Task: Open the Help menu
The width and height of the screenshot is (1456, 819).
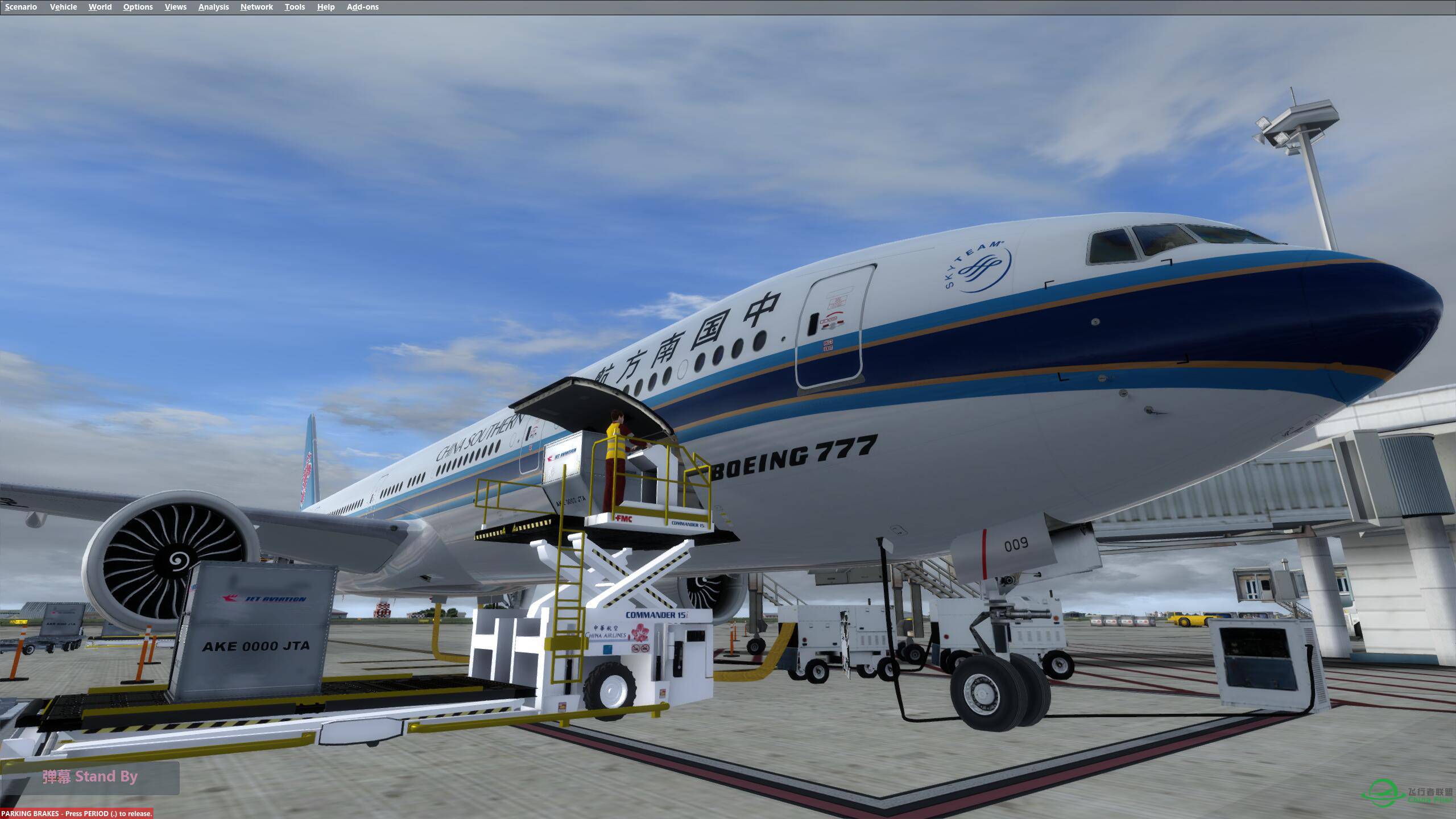Action: (x=325, y=7)
